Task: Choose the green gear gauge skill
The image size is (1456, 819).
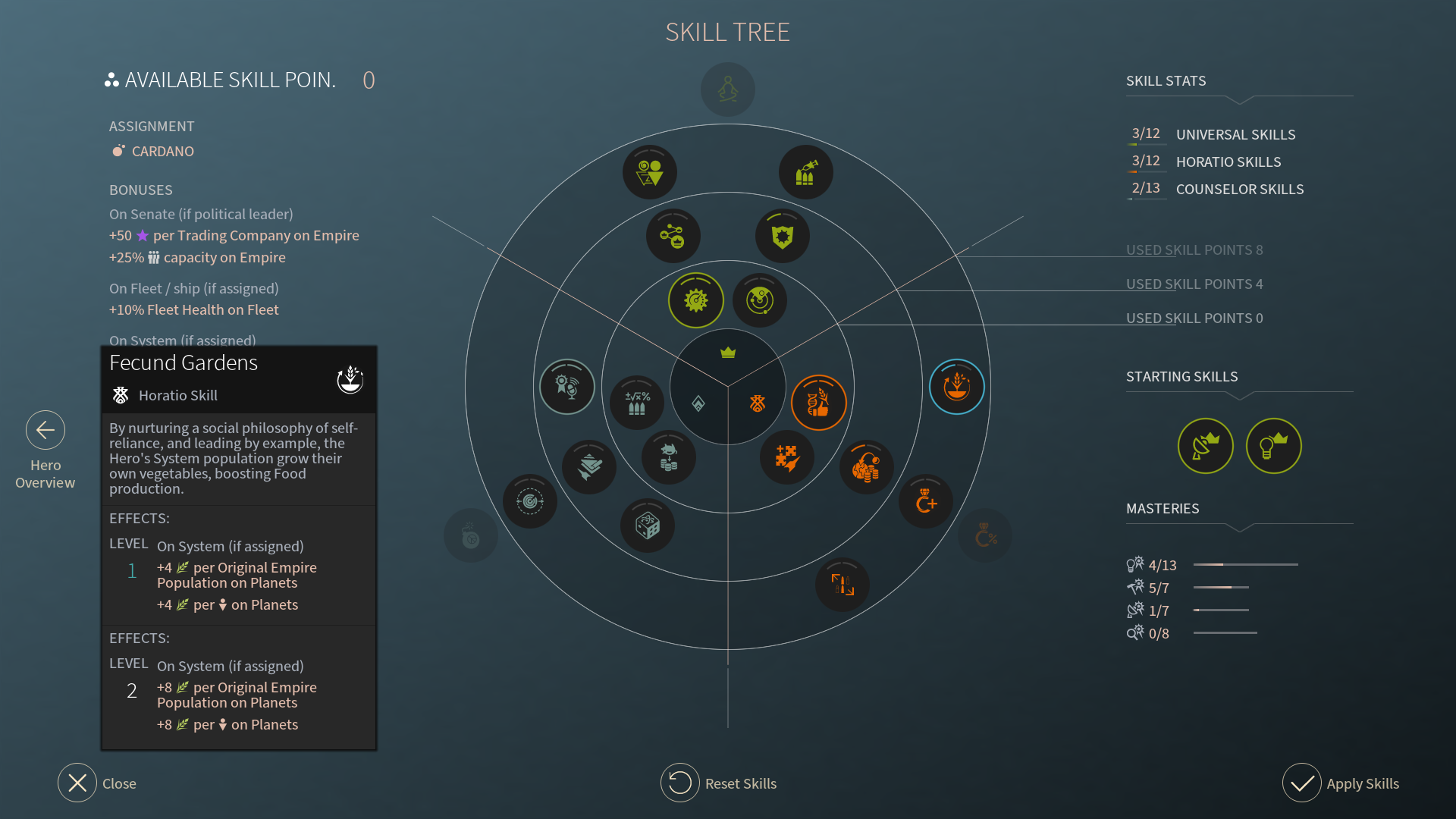Action: click(695, 300)
